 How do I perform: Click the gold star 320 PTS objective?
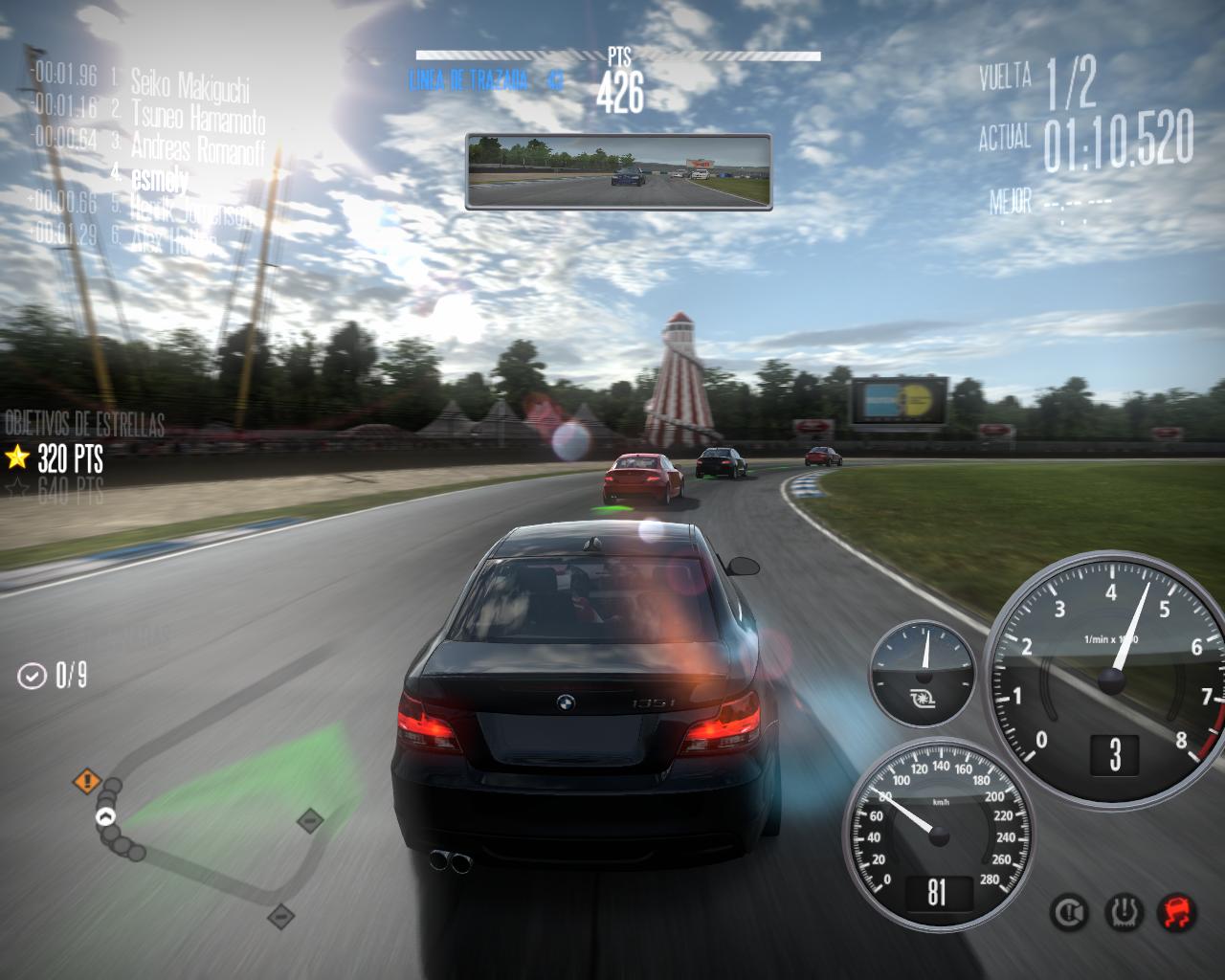56,459
